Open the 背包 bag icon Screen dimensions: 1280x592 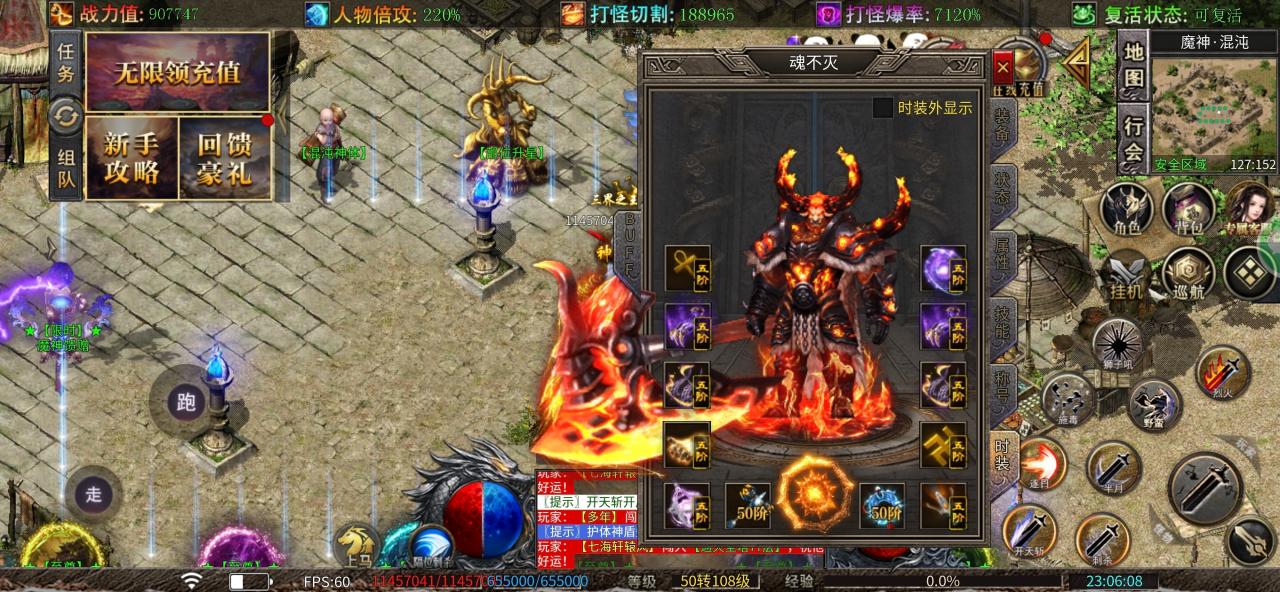pyautogui.click(x=1188, y=211)
